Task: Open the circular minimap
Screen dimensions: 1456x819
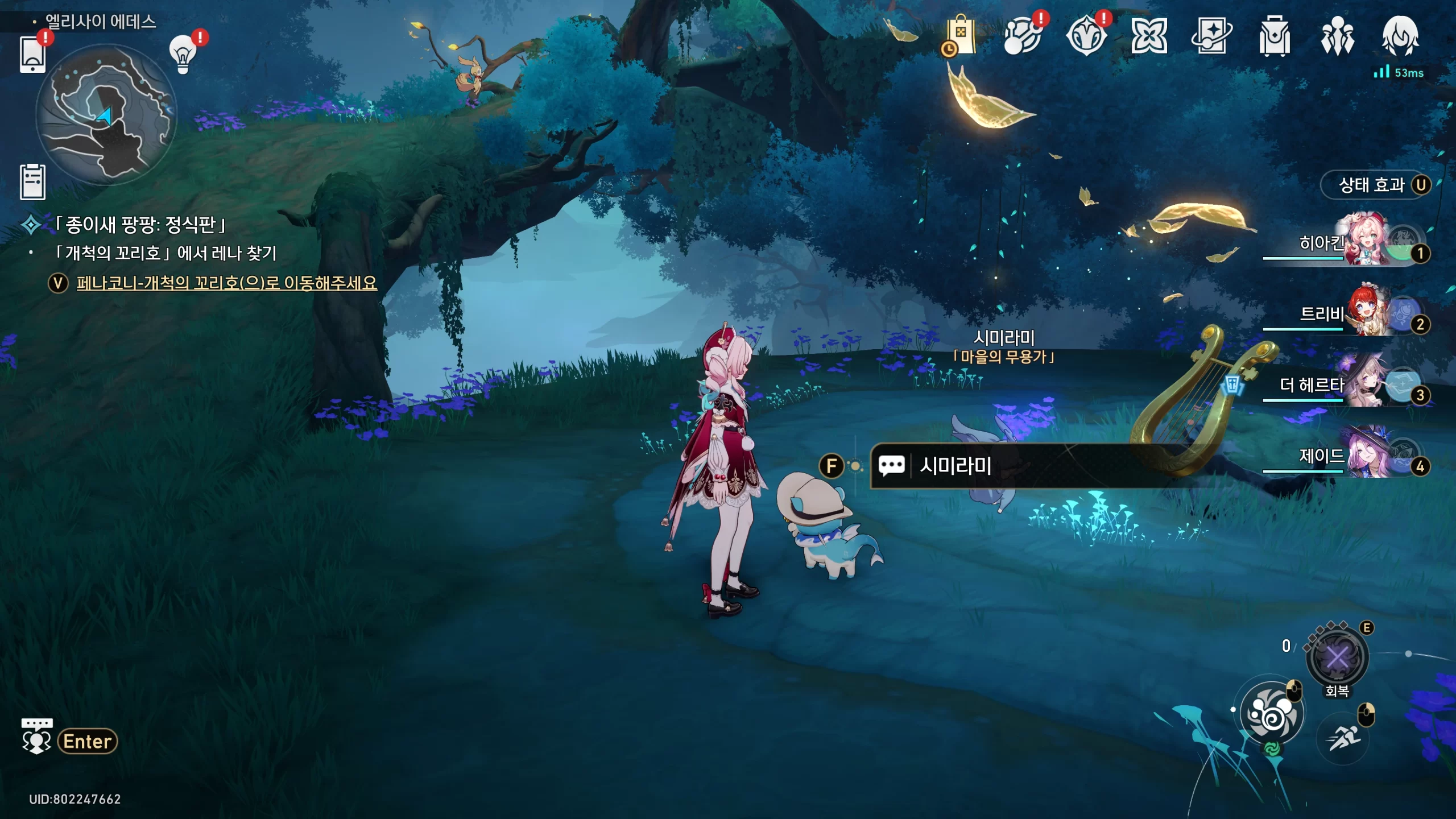Action: point(106,115)
